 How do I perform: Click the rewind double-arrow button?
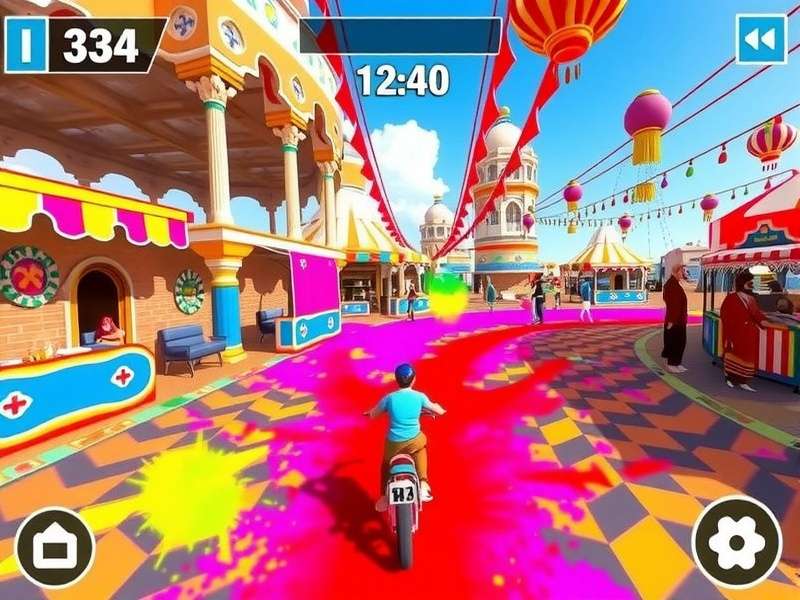761,39
